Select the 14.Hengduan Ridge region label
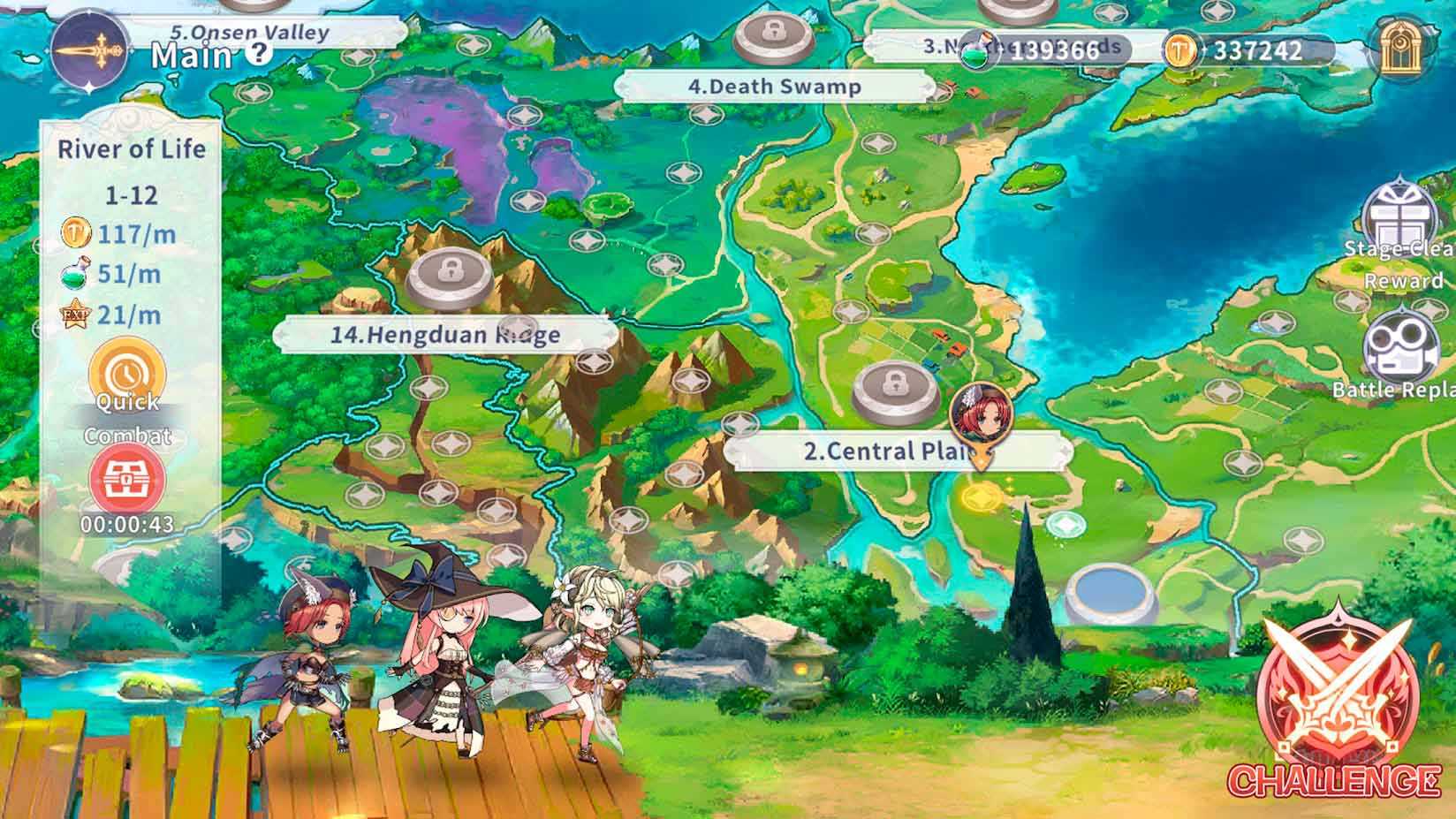Image resolution: width=1456 pixels, height=819 pixels. click(x=444, y=335)
